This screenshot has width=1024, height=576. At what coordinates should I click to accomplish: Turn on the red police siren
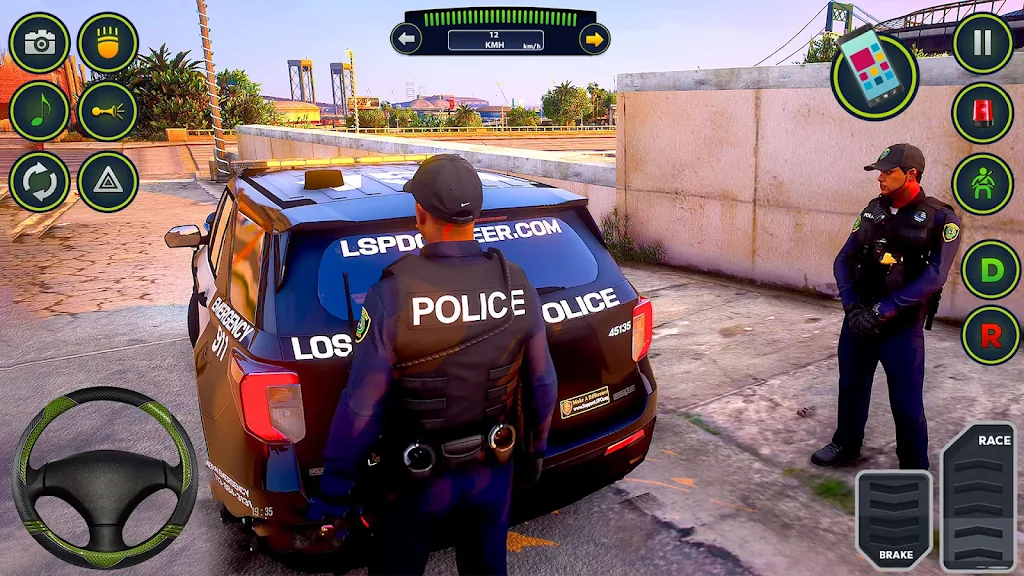[982, 112]
